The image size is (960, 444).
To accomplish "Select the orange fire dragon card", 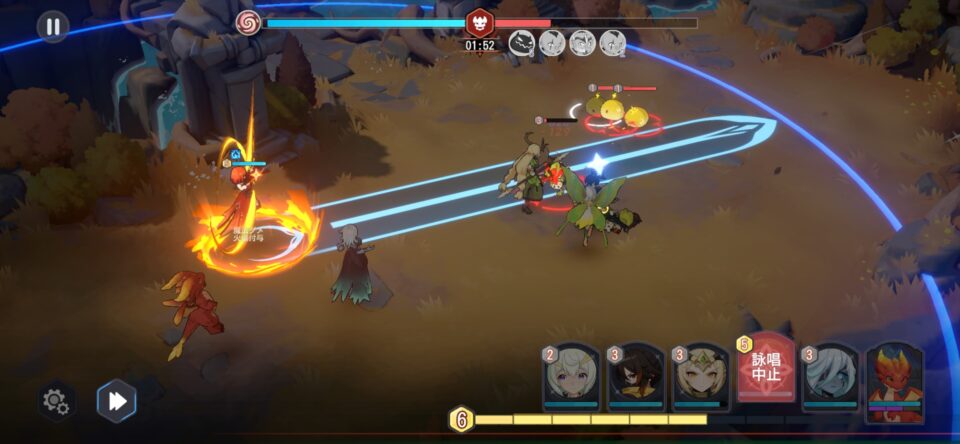I will pyautogui.click(x=895, y=382).
